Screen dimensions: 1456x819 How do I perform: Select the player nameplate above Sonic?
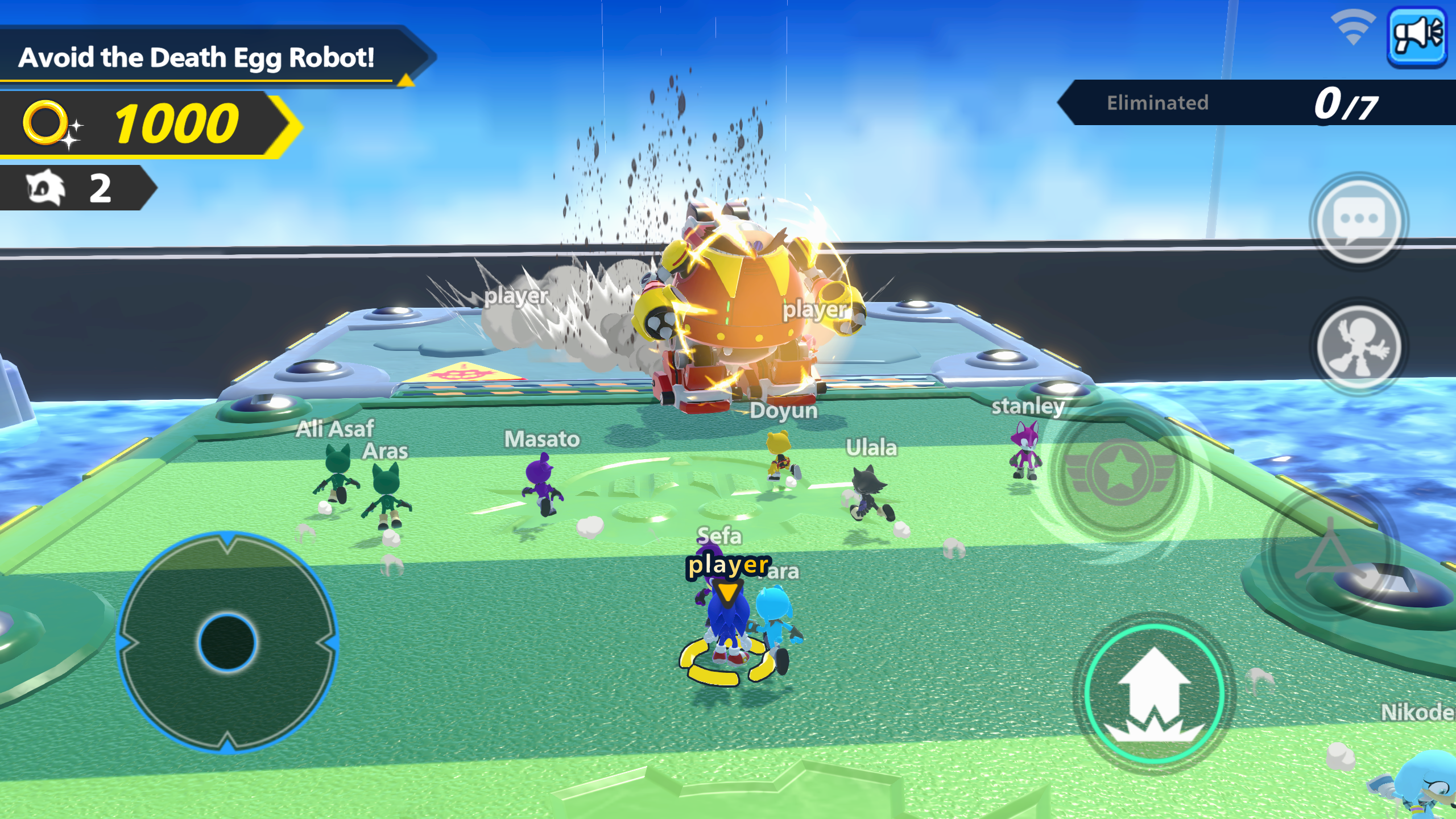pyautogui.click(x=727, y=568)
